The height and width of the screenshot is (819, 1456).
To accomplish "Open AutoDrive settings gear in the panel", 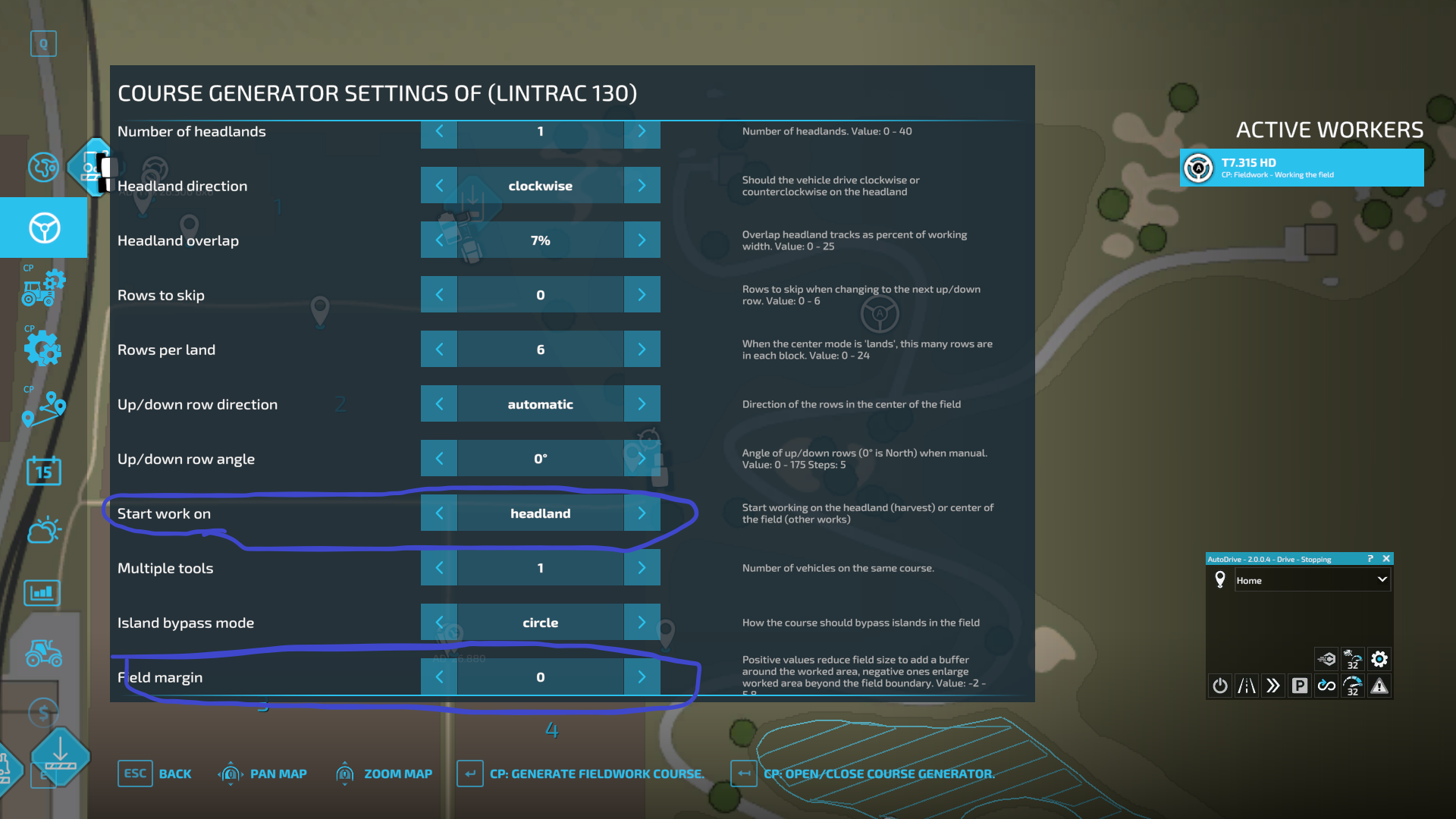I will [x=1379, y=659].
